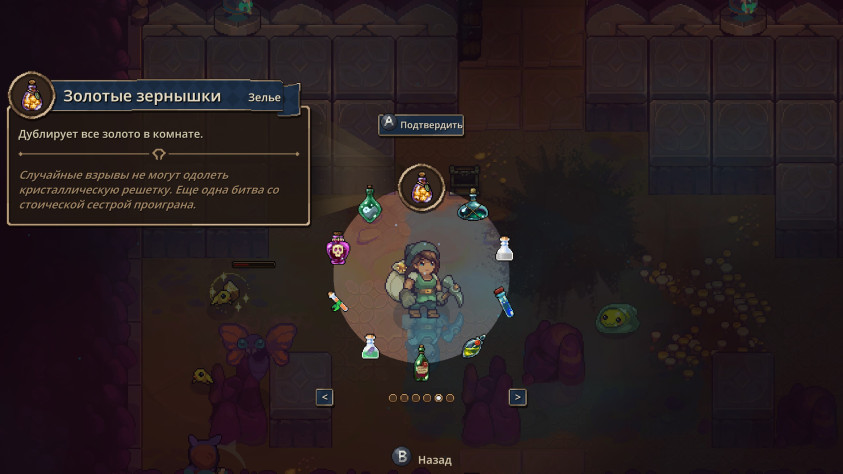843x474 pixels.
Task: Select the white milky potion bottle
Action: click(504, 248)
